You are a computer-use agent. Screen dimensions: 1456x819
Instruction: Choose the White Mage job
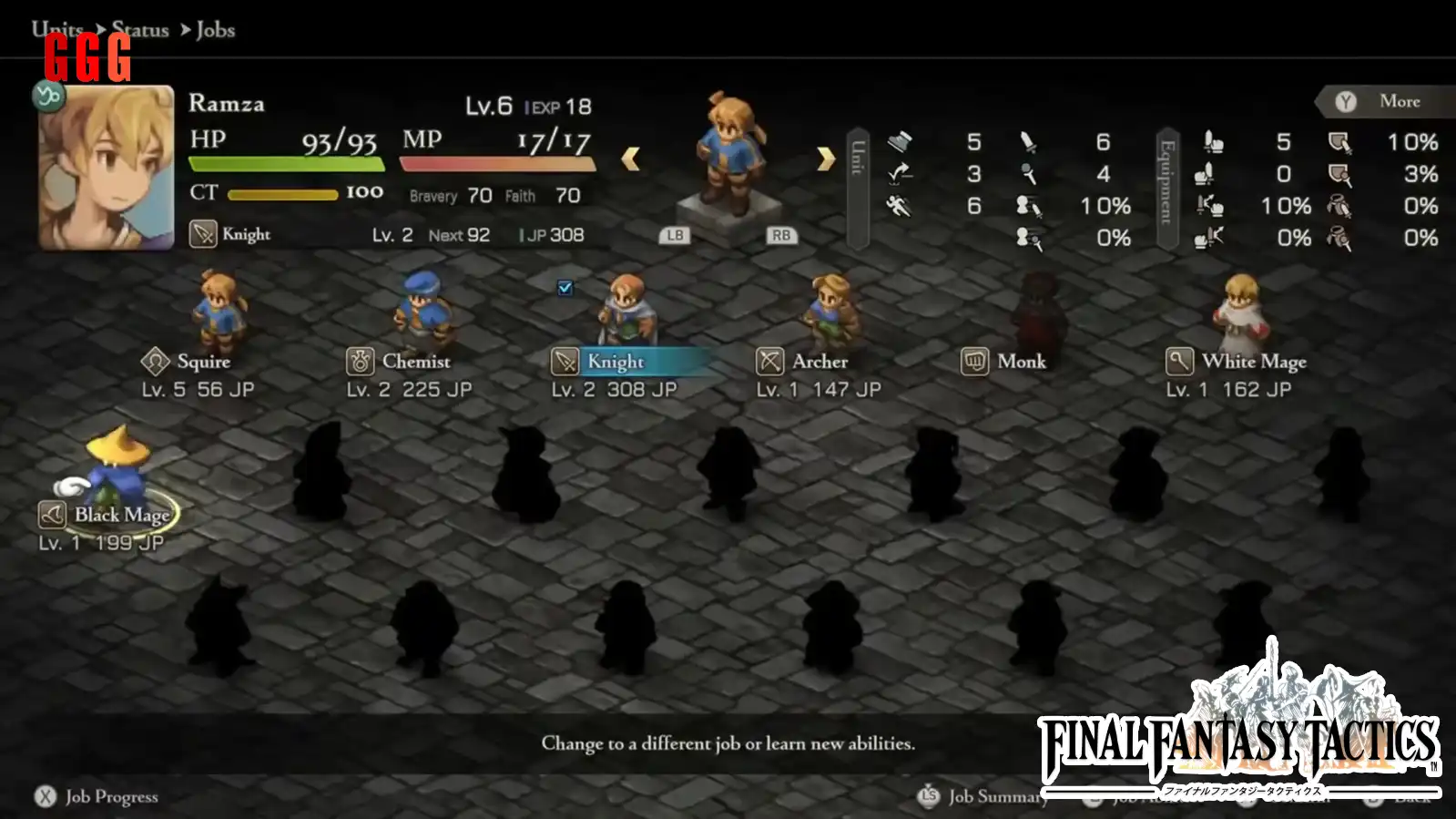(1253, 362)
